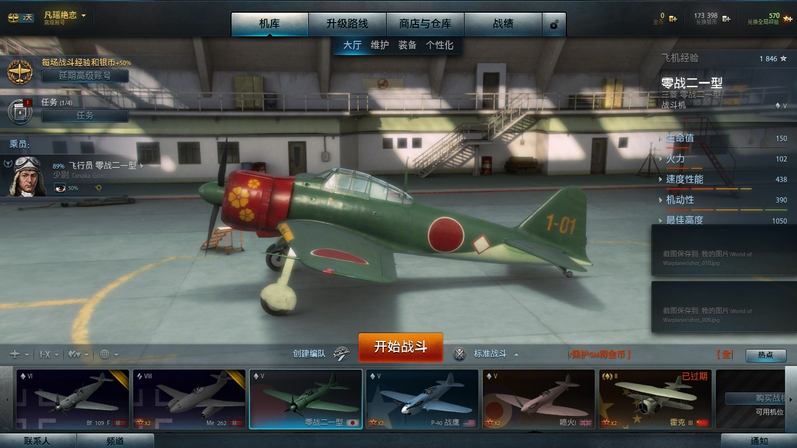Open the 频道 chat channels
The height and width of the screenshot is (448, 797).
[115, 441]
